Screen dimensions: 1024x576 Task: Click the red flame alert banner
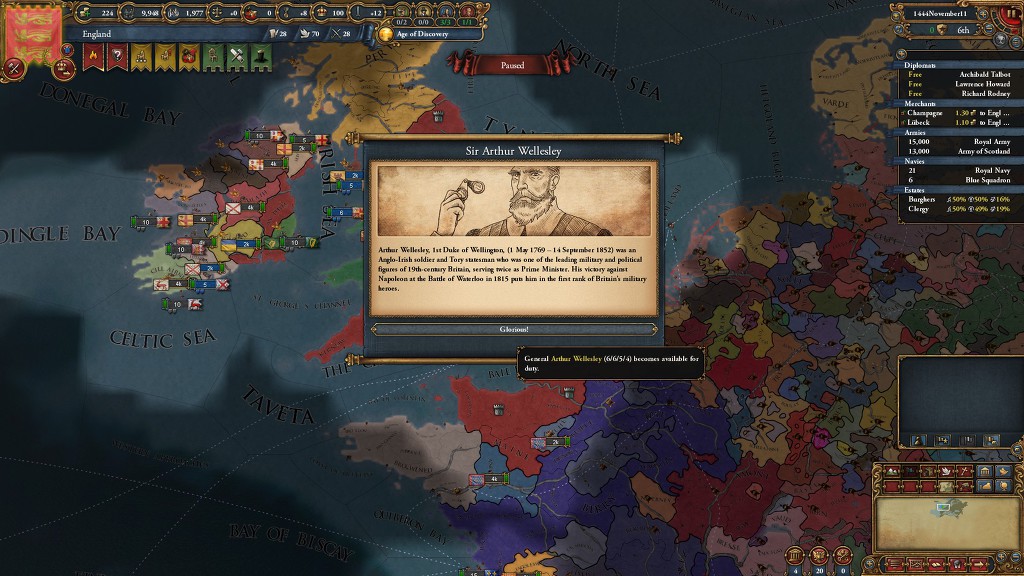coord(93,57)
